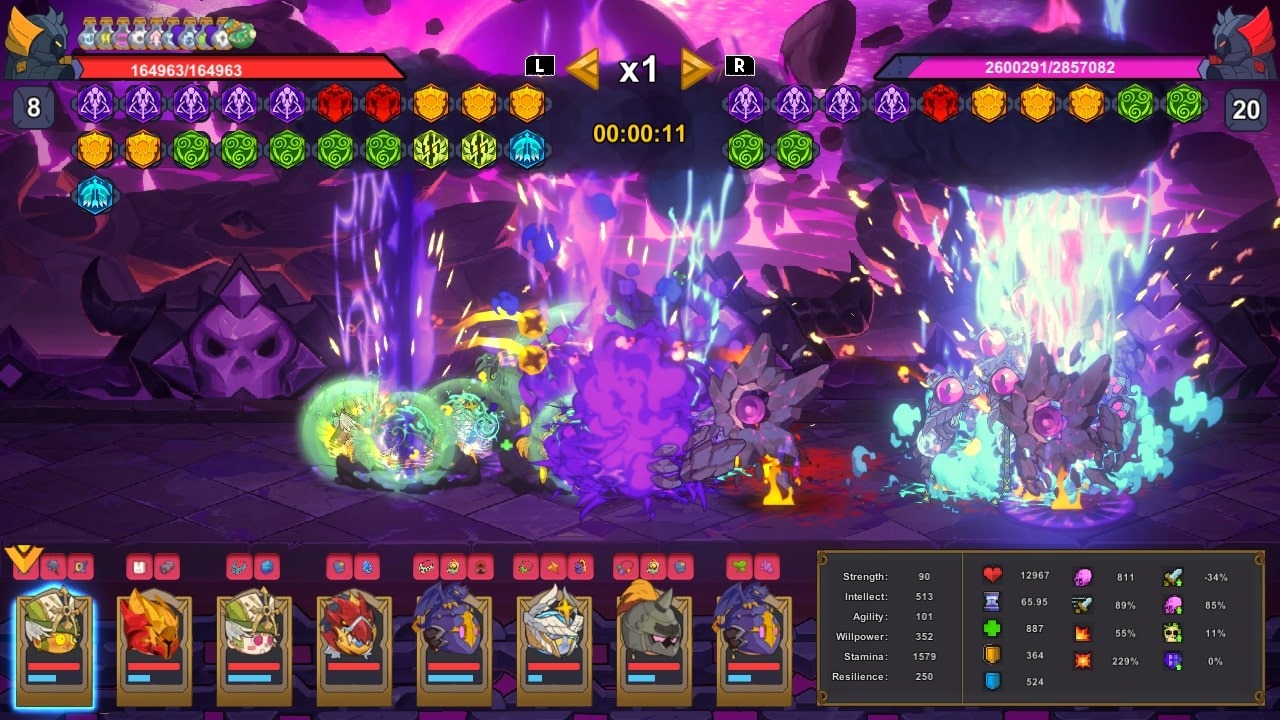This screenshot has height=720, width=1280.
Task: Click the cyan buff icon in the lowest buff row
Action: 95,193
